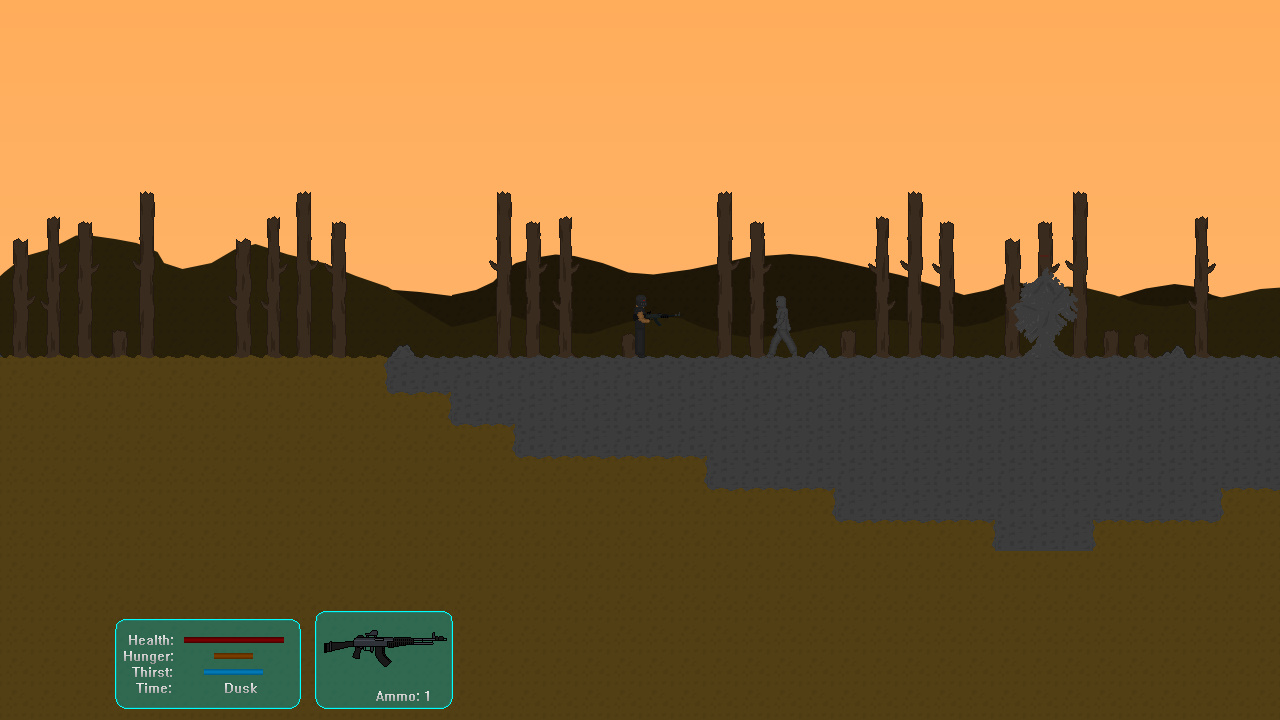
Task: Expand the stats panel showing Time: Dusk
Action: click(x=207, y=662)
